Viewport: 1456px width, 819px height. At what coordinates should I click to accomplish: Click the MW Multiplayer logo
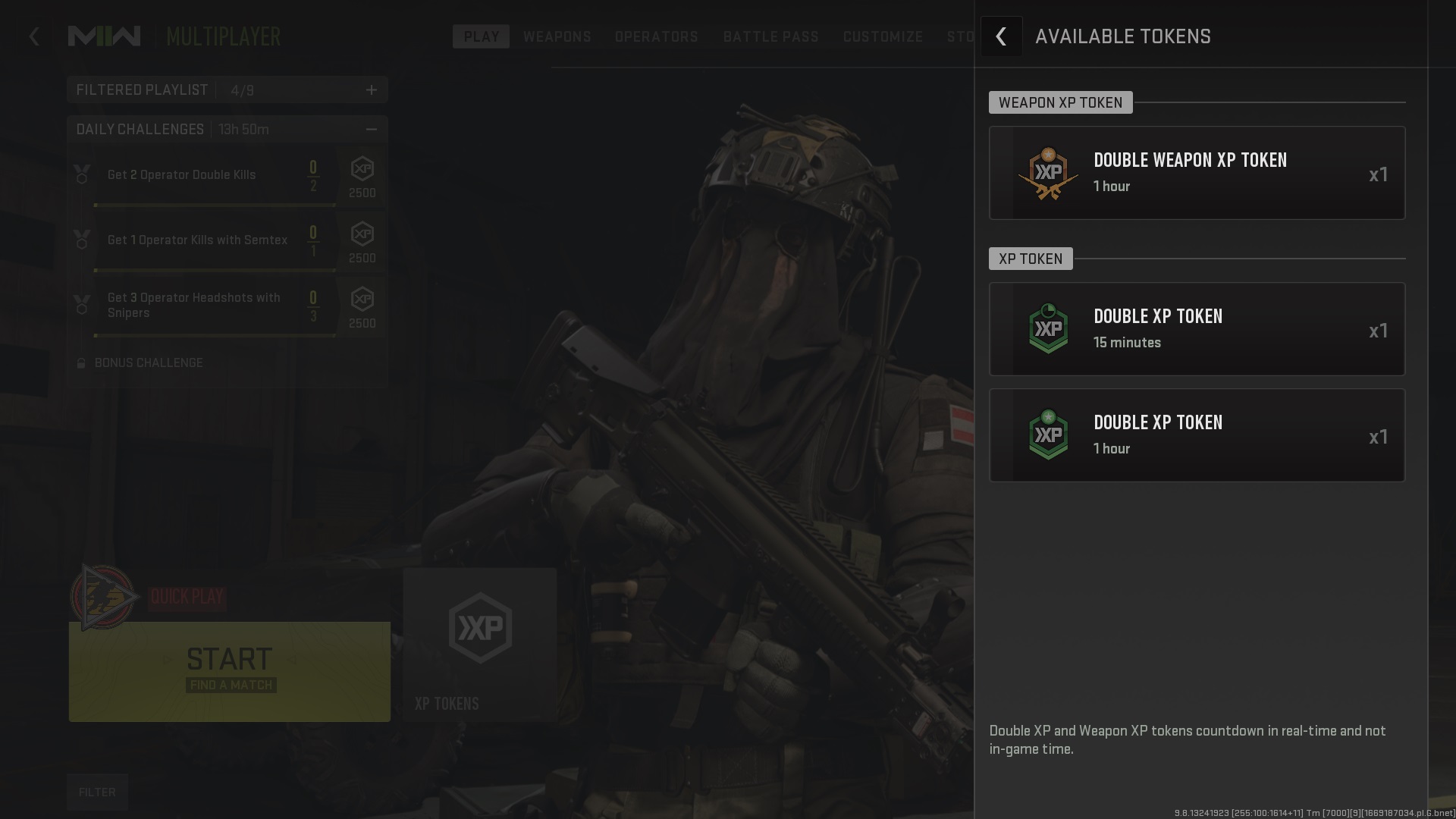[x=105, y=36]
